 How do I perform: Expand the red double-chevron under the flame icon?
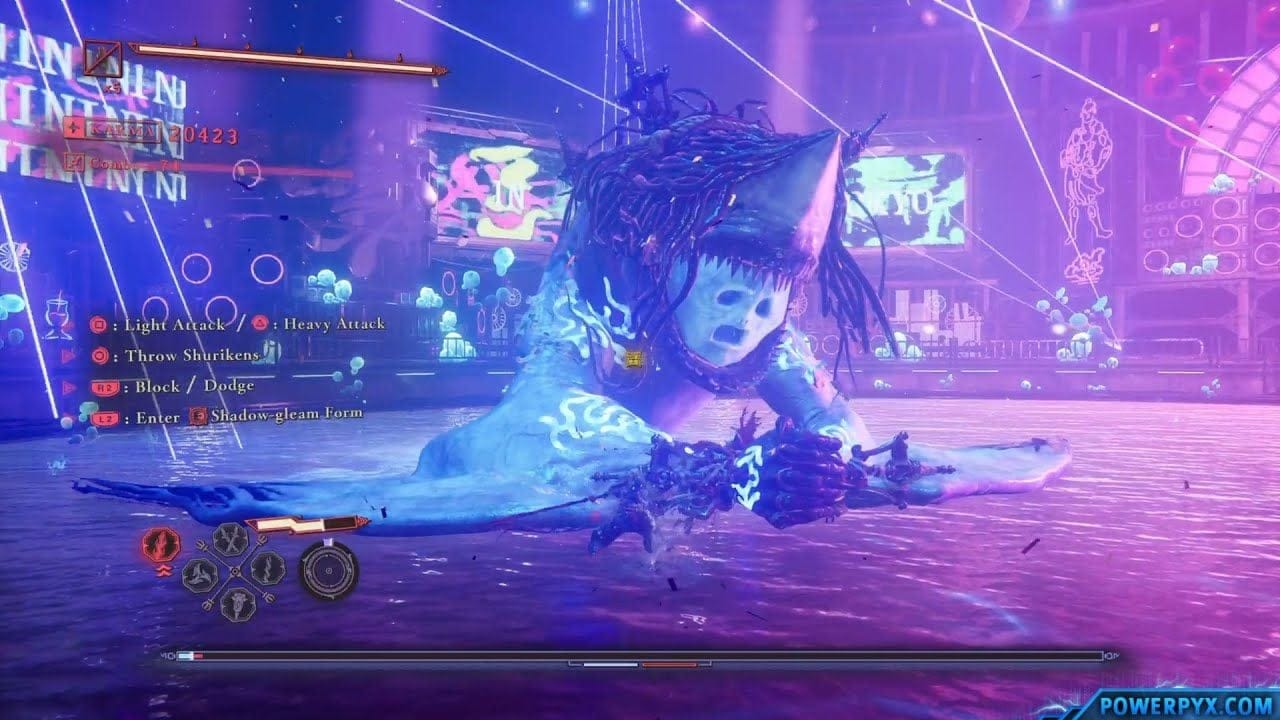164,570
